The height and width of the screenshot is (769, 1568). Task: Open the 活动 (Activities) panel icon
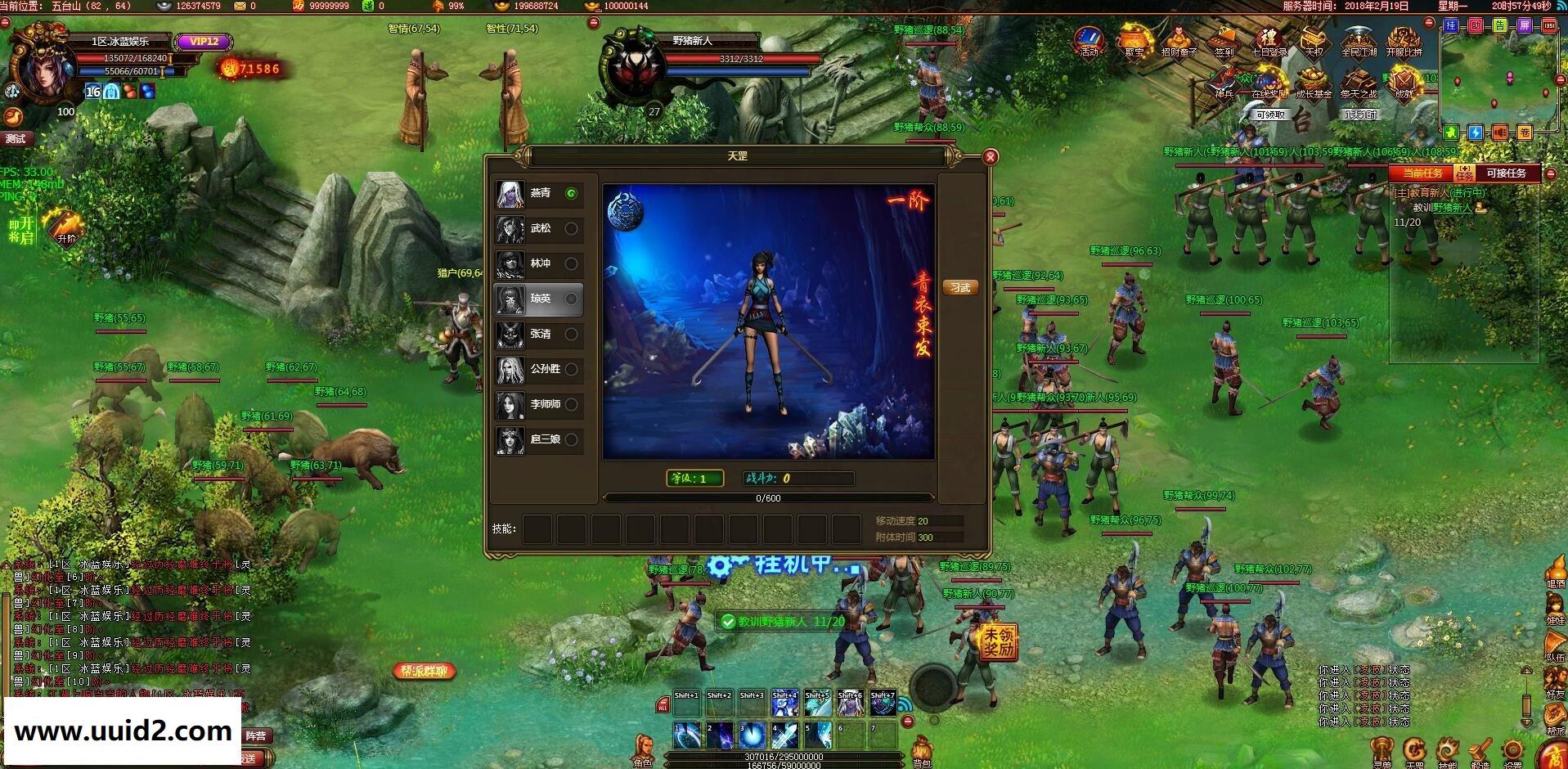1088,38
